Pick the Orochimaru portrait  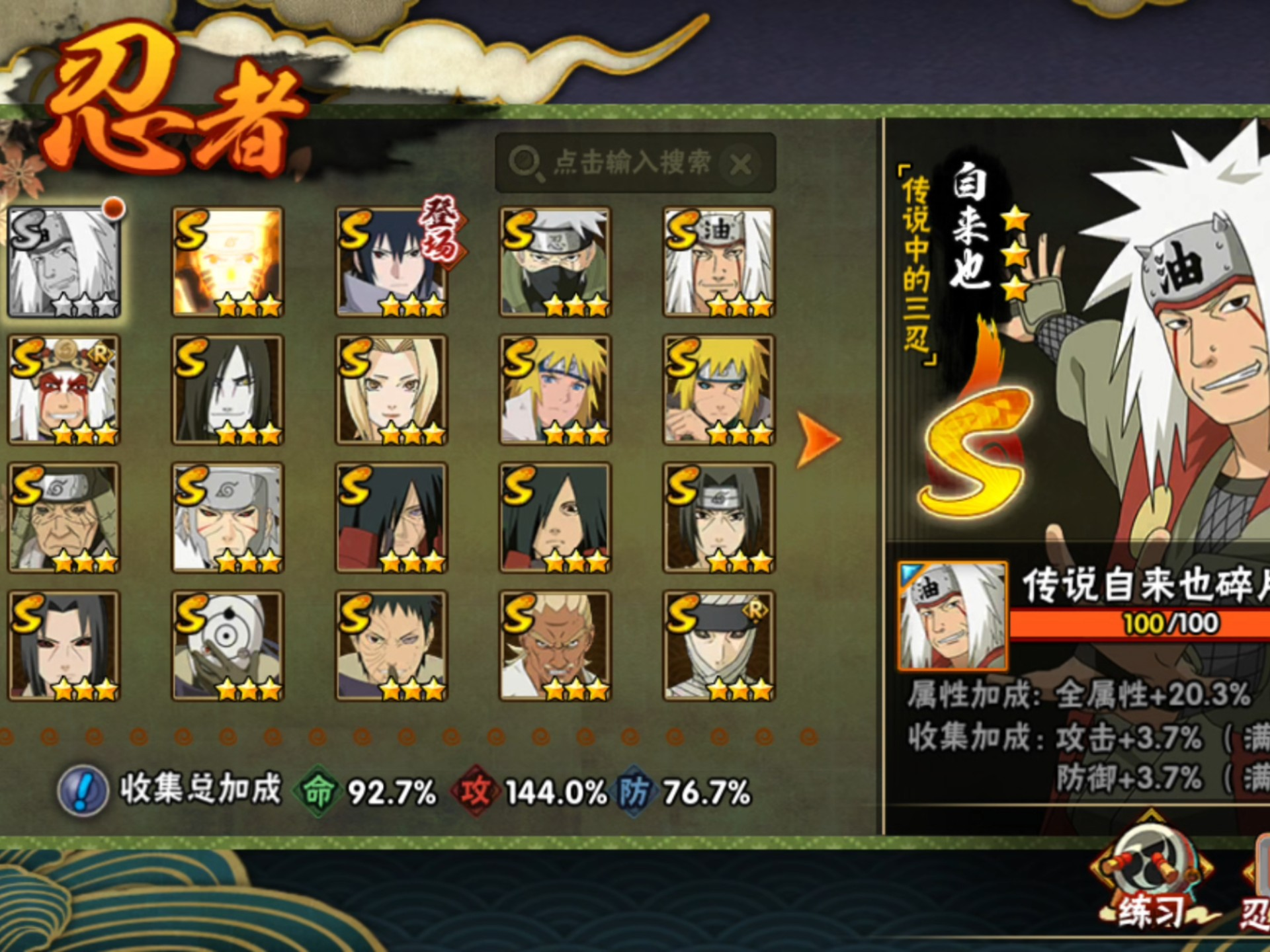coord(228,389)
